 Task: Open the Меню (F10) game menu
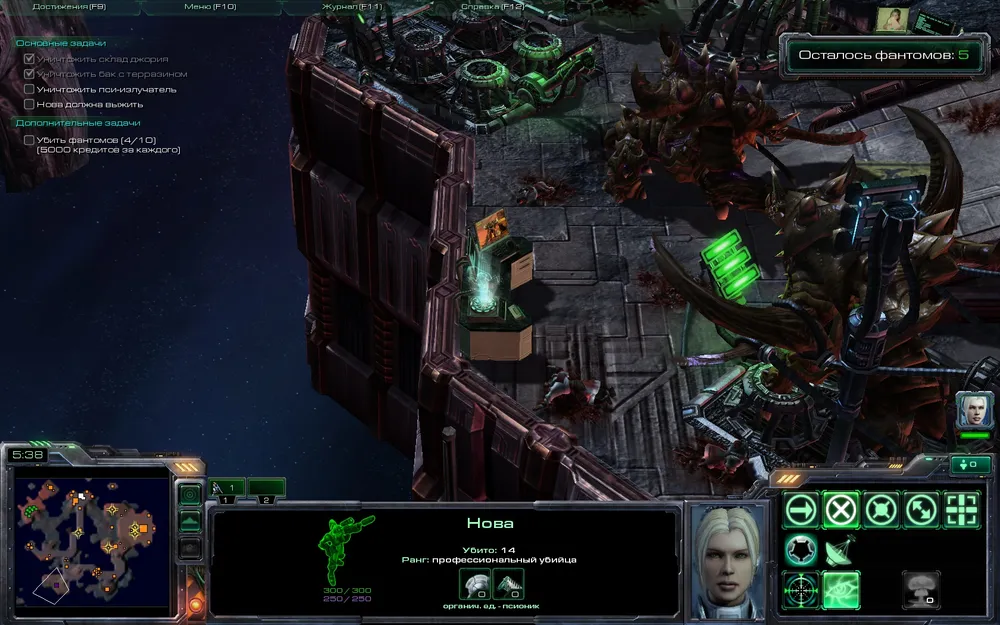click(x=208, y=6)
